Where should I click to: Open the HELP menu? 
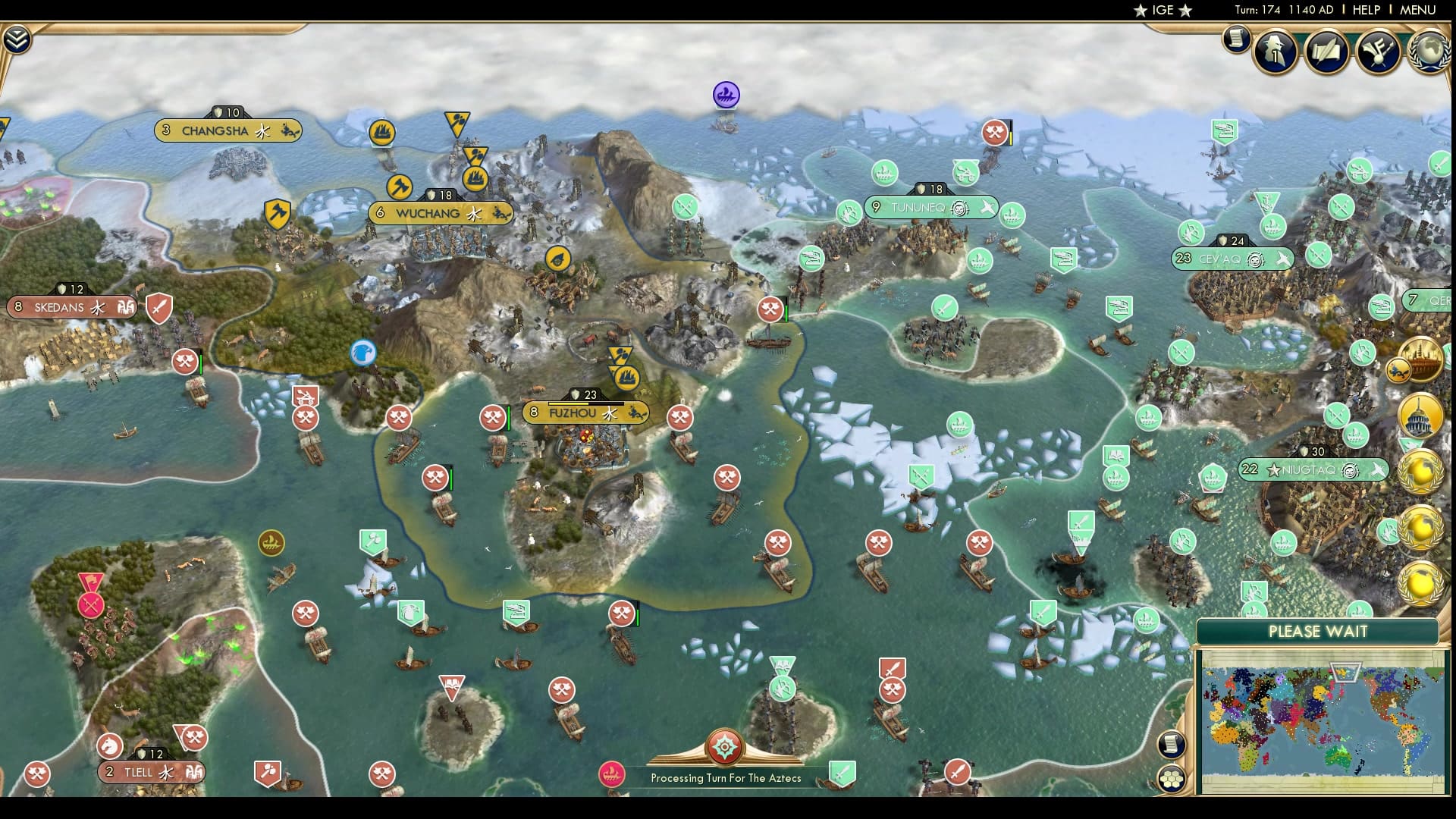click(x=1367, y=10)
